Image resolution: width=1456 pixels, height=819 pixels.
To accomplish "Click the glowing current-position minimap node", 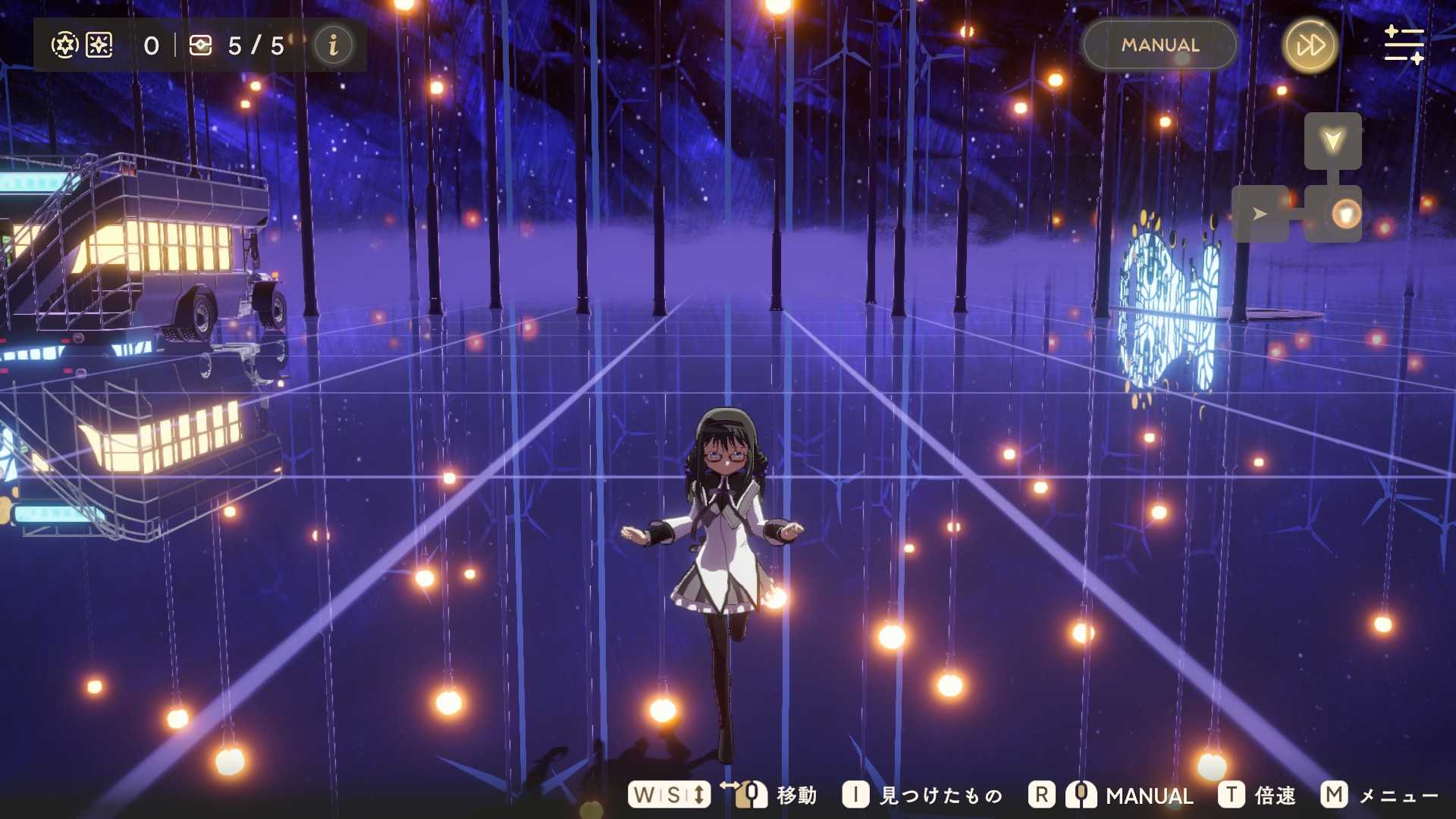I will click(1346, 214).
